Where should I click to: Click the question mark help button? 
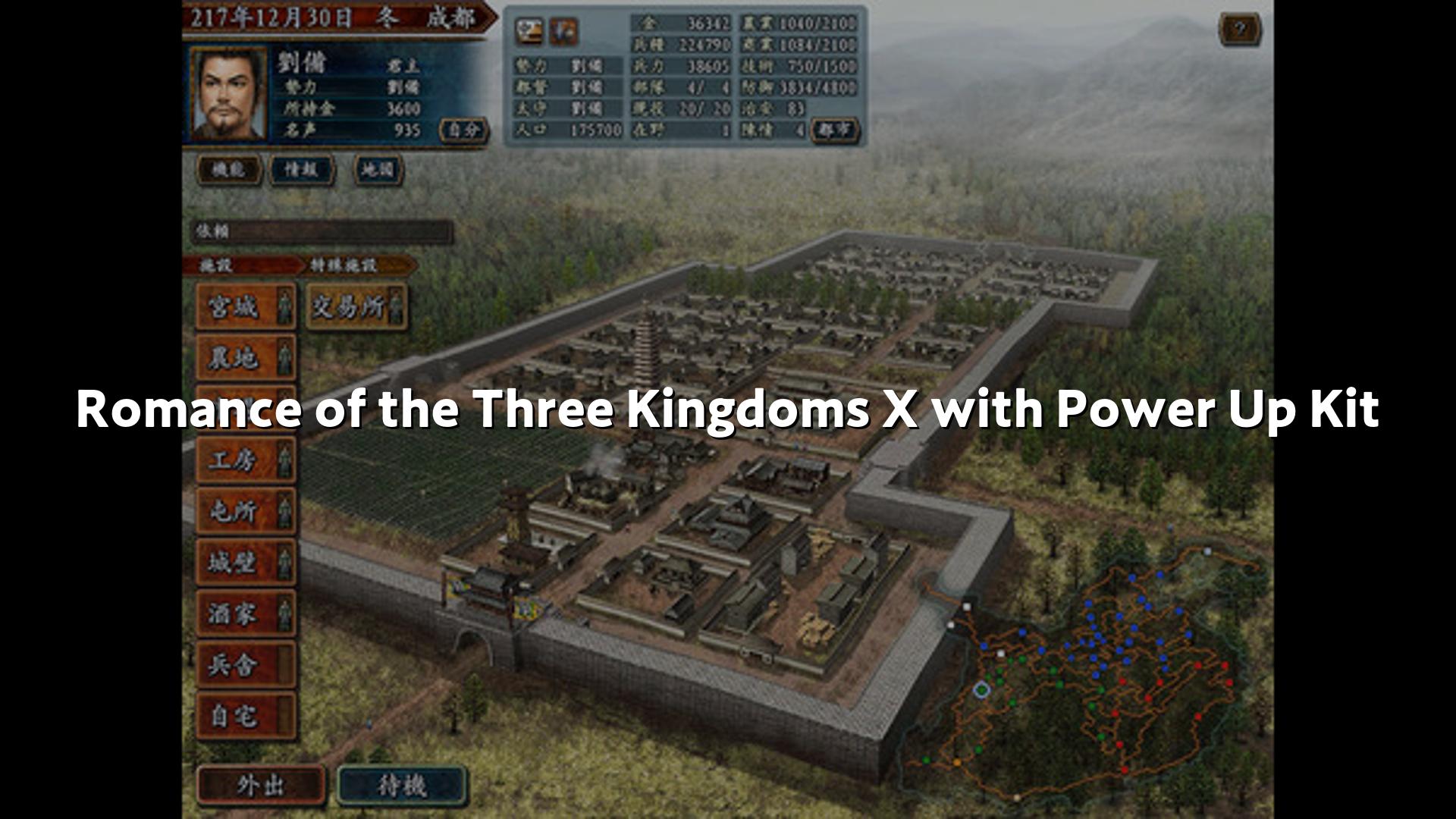1239,30
